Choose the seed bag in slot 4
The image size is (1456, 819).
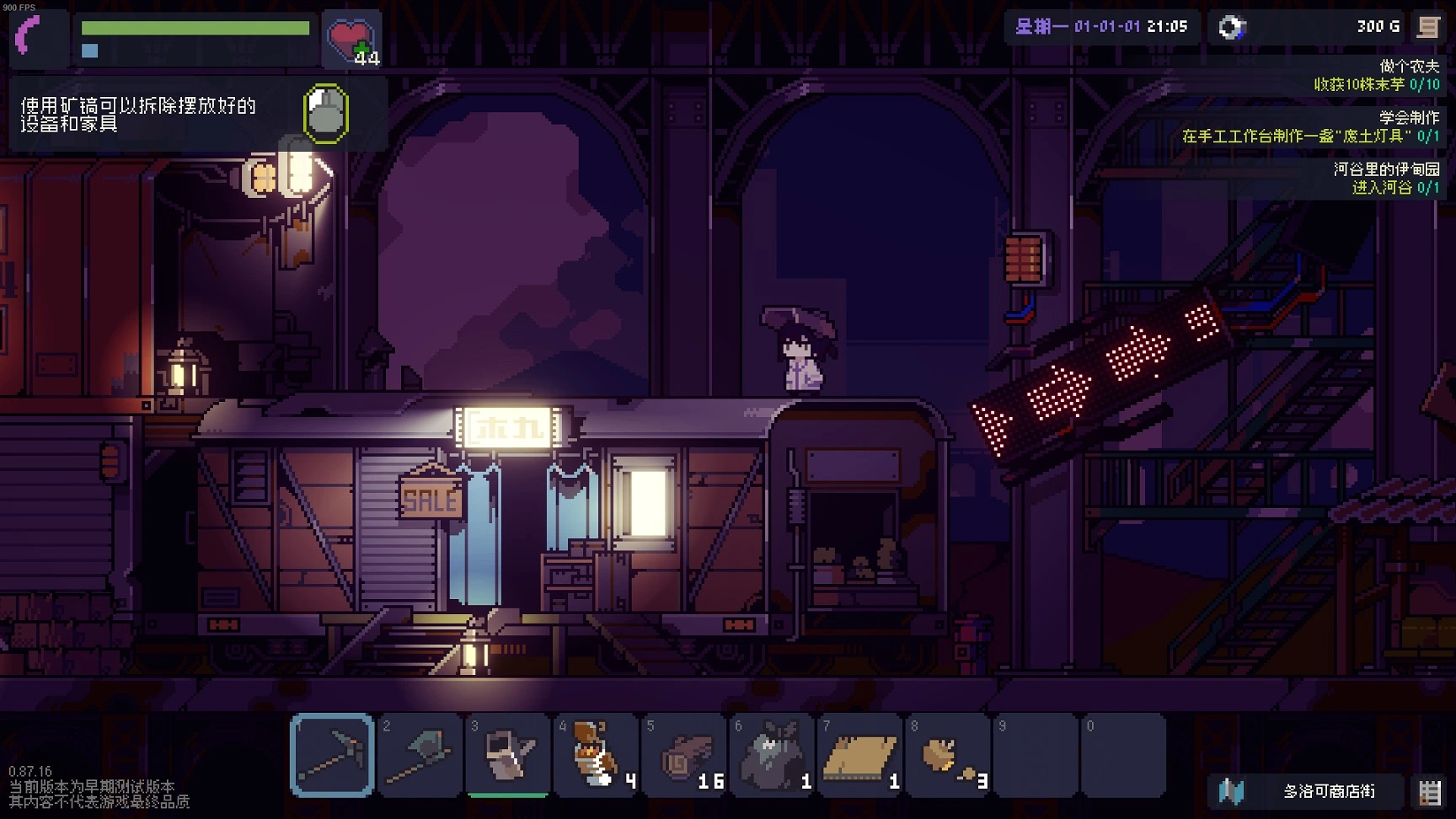pos(596,755)
